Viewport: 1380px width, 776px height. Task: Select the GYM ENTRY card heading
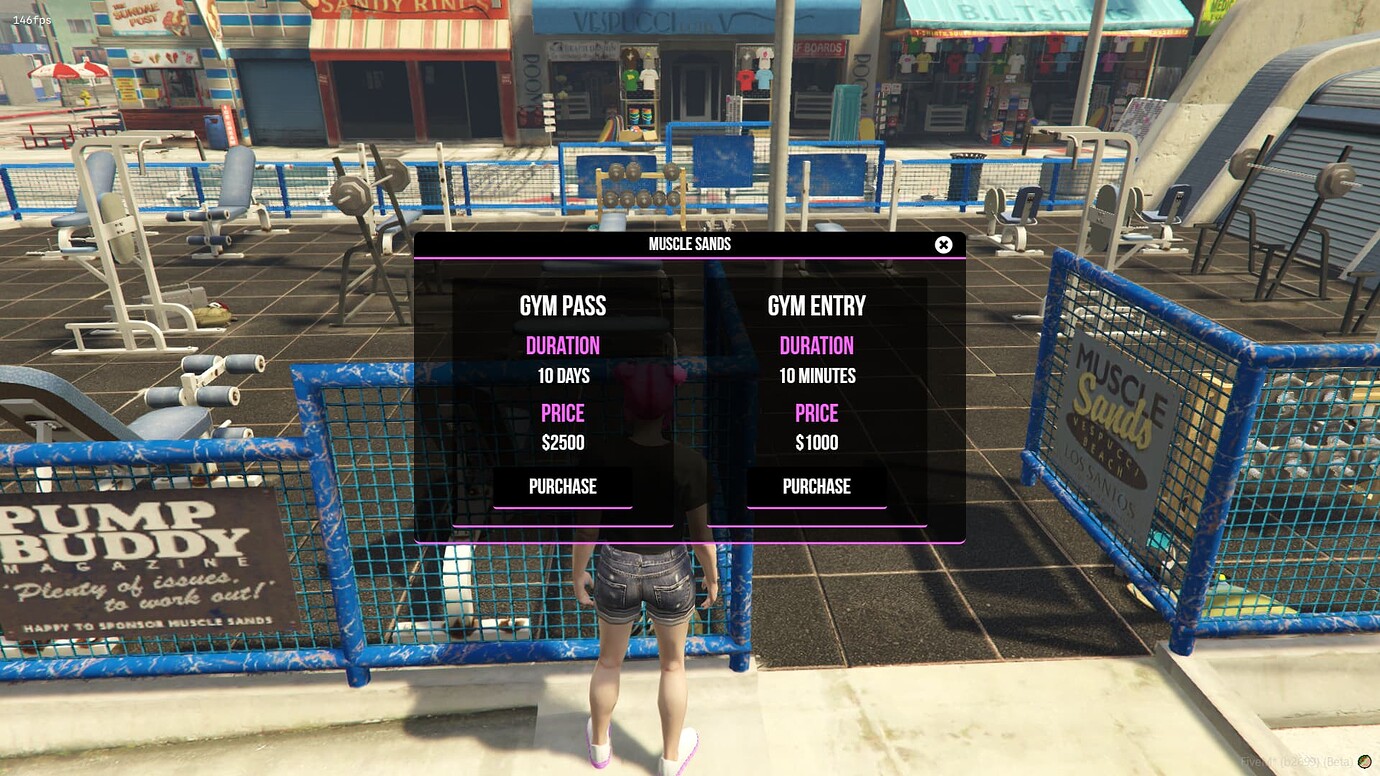pyautogui.click(x=816, y=306)
